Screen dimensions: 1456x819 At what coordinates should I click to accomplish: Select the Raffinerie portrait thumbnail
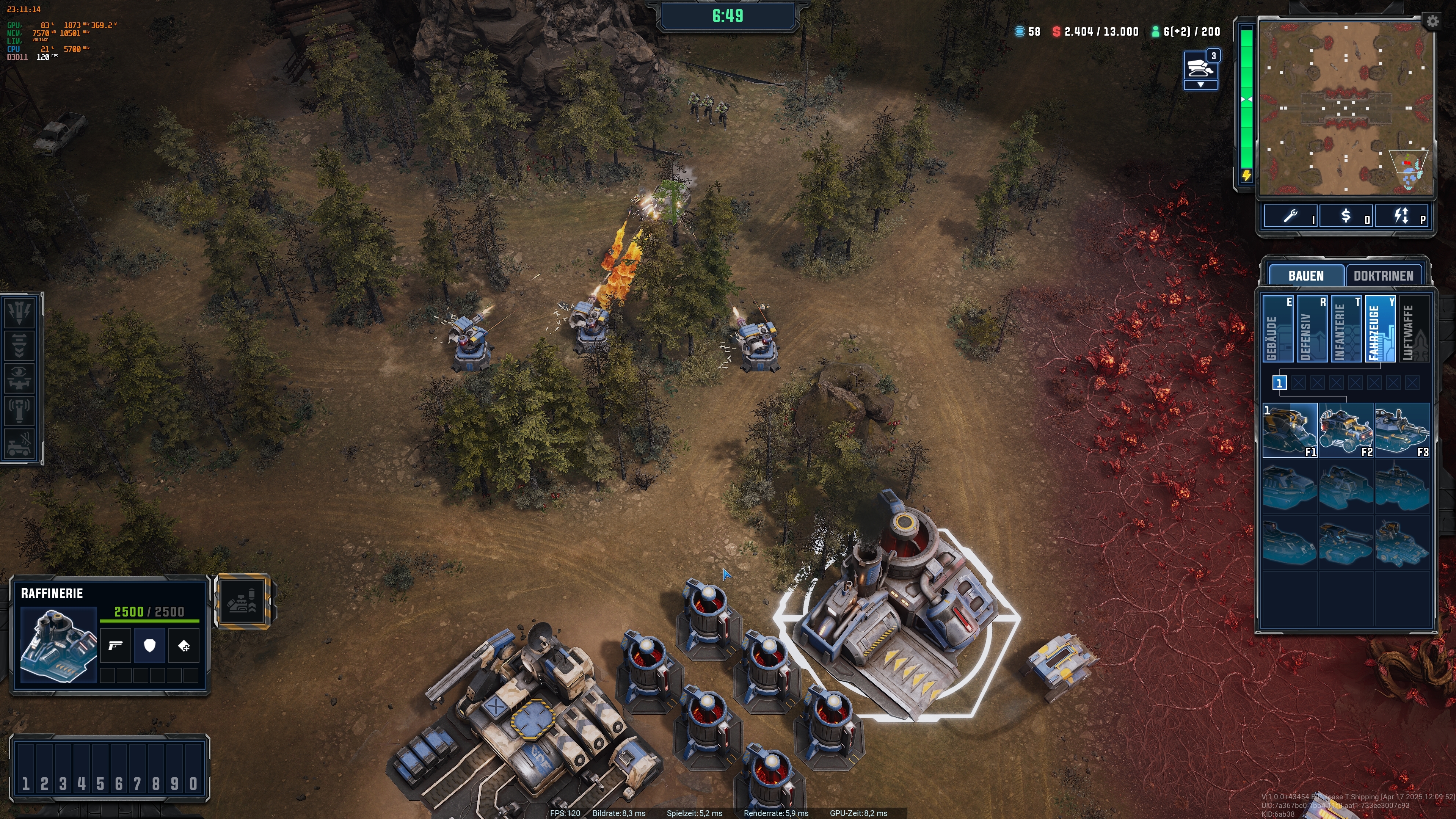[x=58, y=645]
